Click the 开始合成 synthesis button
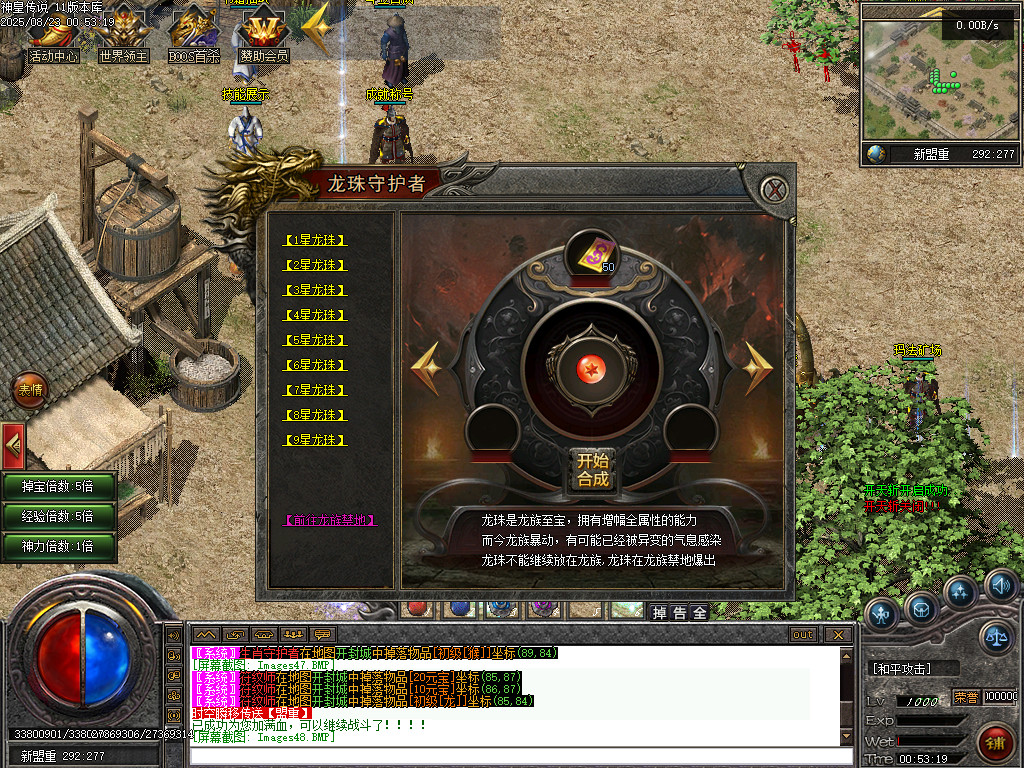 592,469
